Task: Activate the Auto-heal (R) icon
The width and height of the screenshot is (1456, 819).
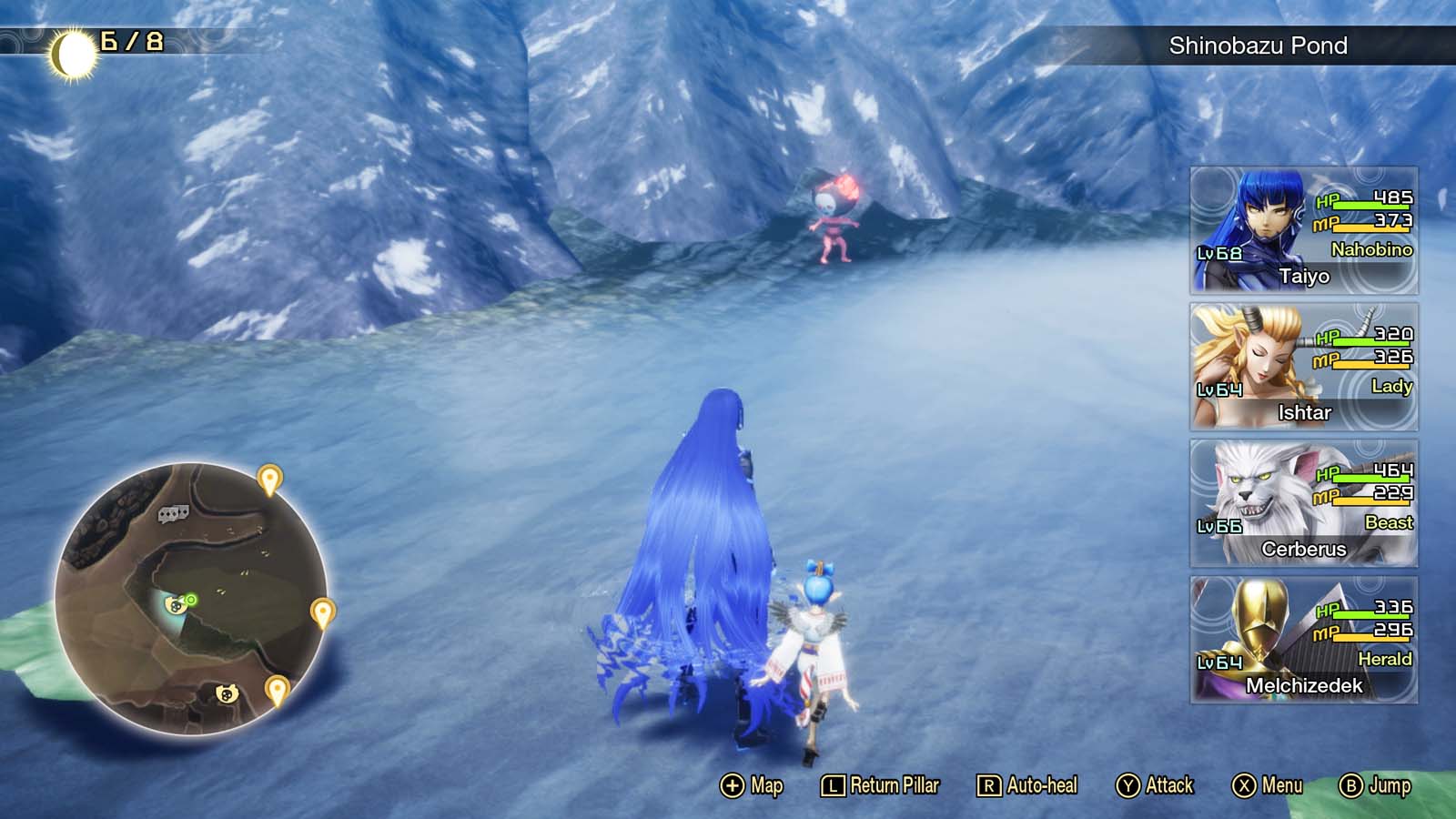Action: tap(991, 784)
